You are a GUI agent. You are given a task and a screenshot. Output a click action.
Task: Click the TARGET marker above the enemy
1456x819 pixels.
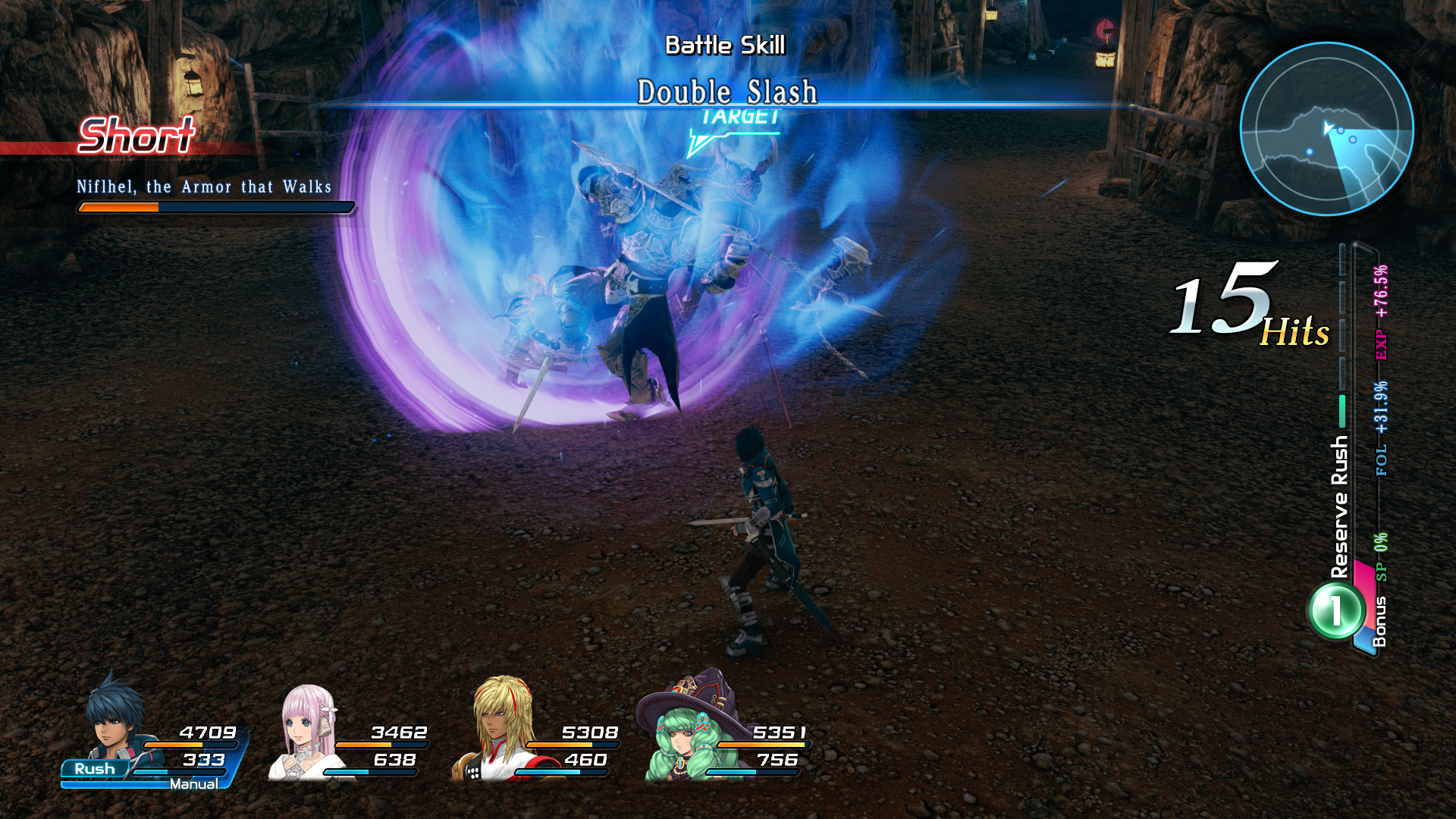[739, 118]
